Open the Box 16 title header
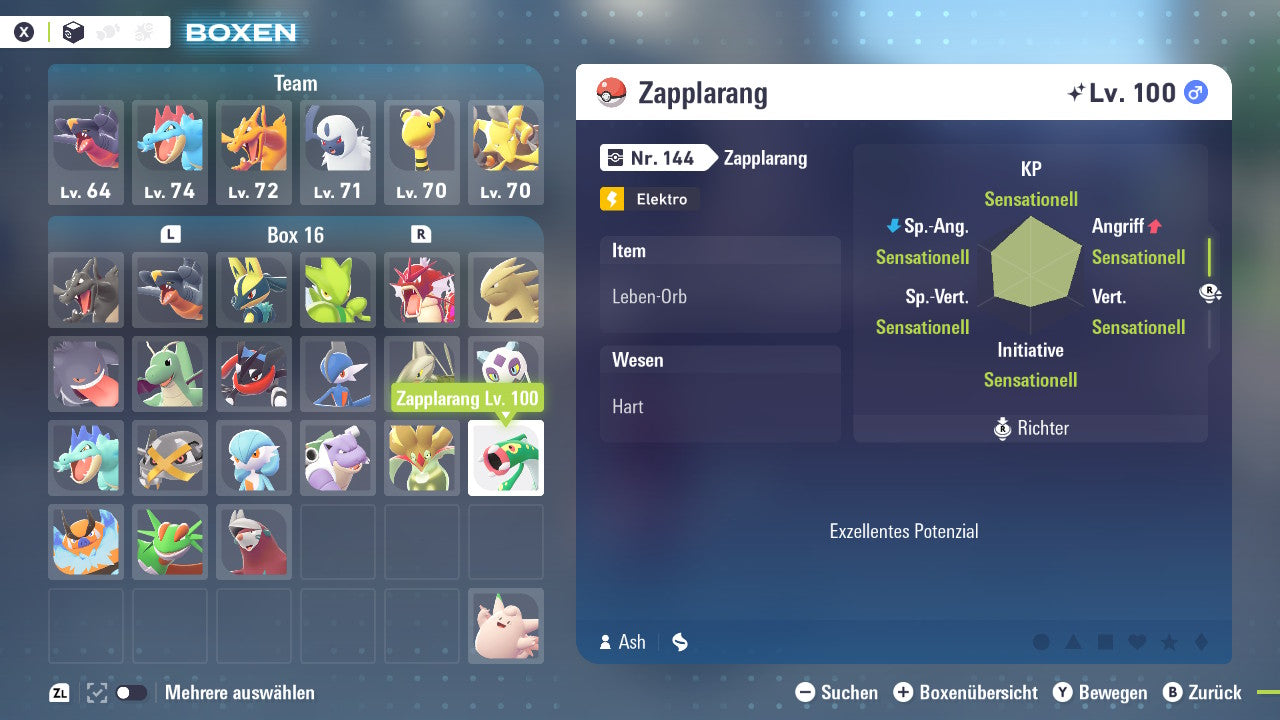This screenshot has height=720, width=1280. click(x=295, y=235)
